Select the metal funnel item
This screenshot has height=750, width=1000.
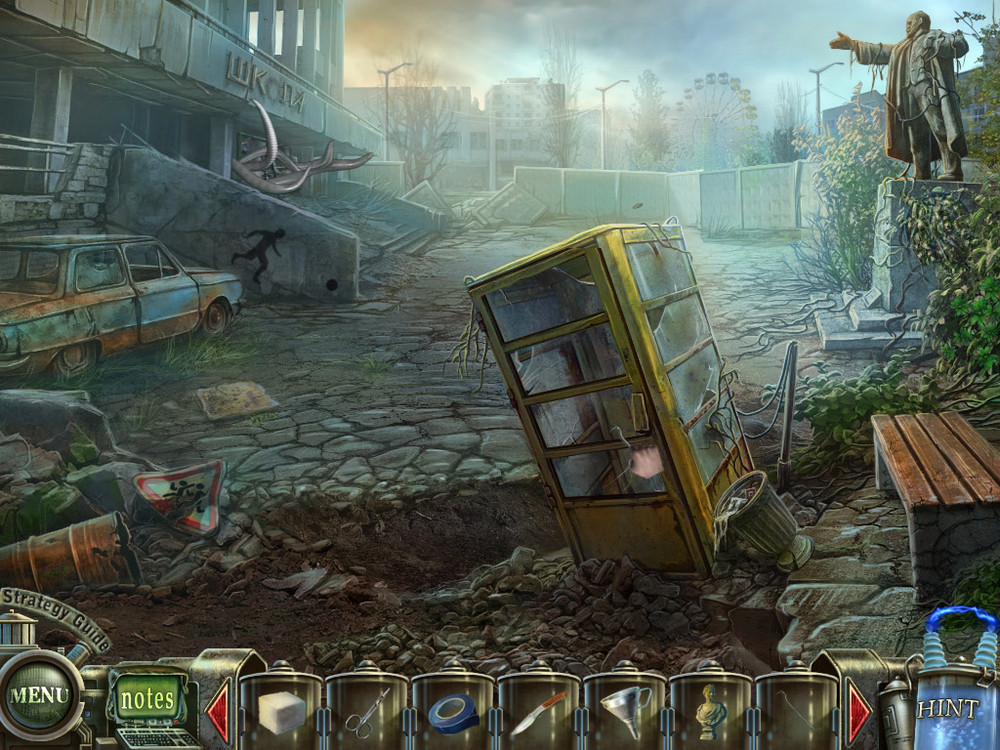(x=625, y=711)
